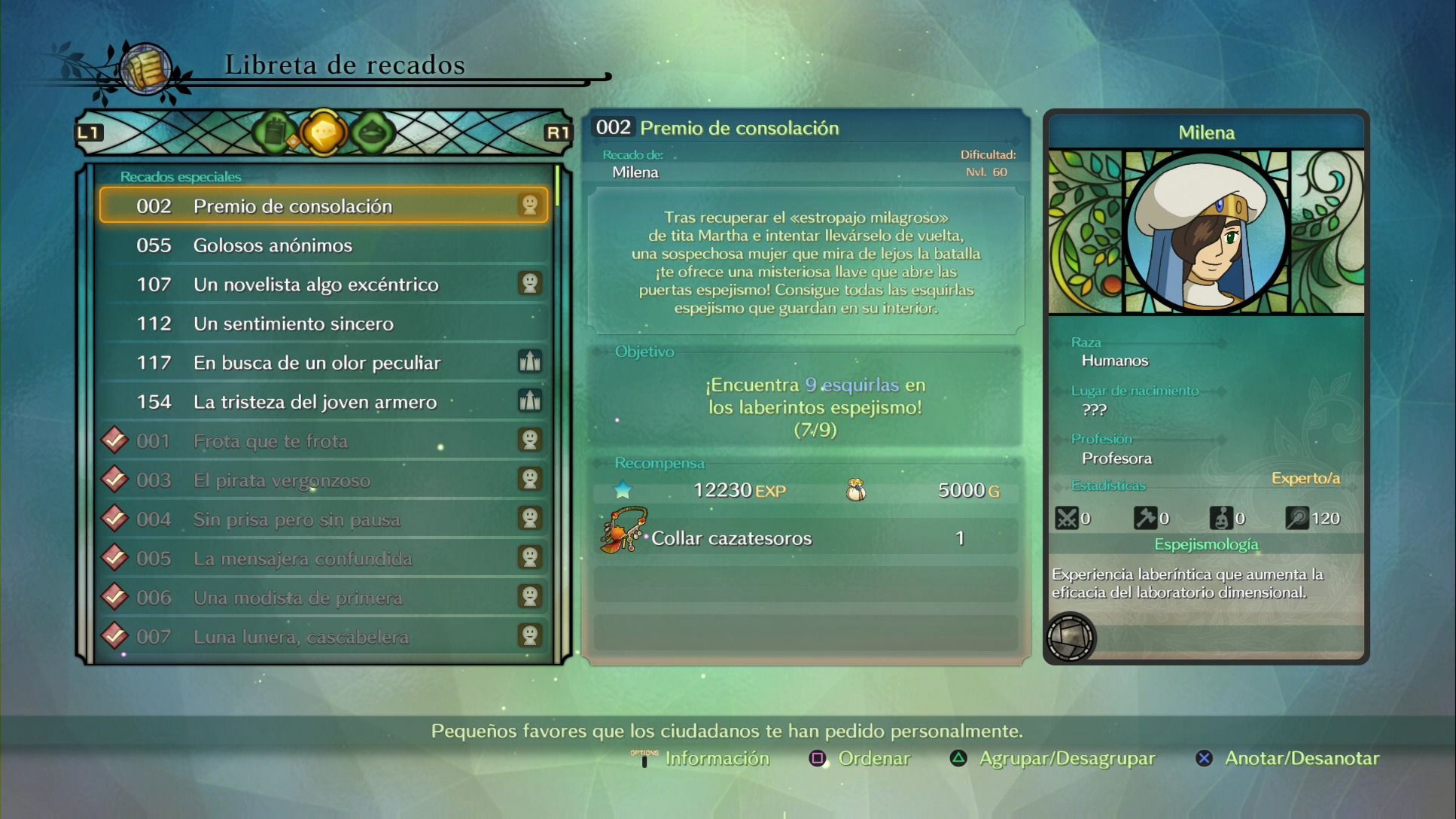This screenshot has height=819, width=1456.
Task: Click the checkmark beside El pirata vergonzoso
Action: (x=114, y=480)
